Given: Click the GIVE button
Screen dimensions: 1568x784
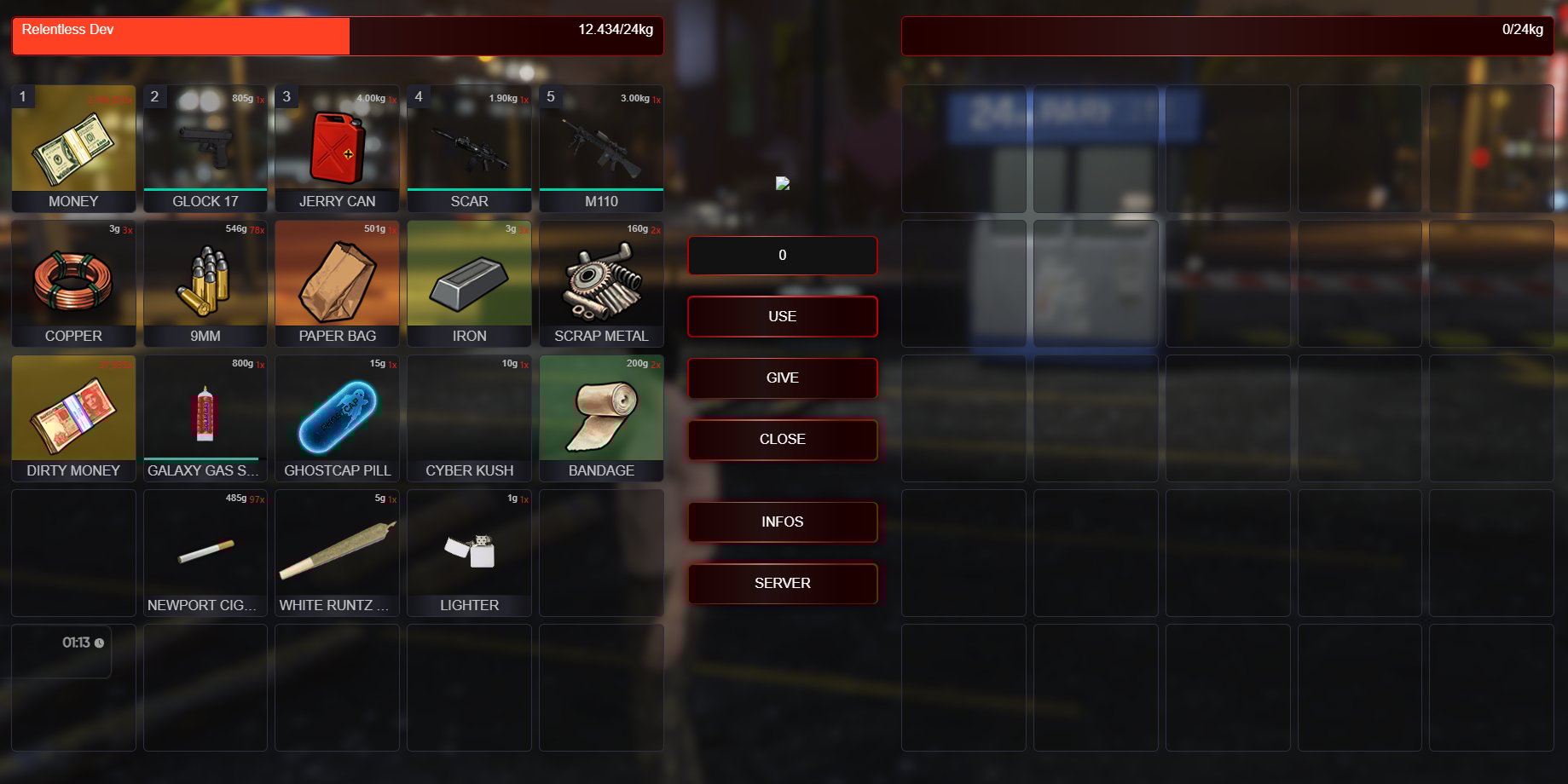Looking at the screenshot, I should [782, 378].
